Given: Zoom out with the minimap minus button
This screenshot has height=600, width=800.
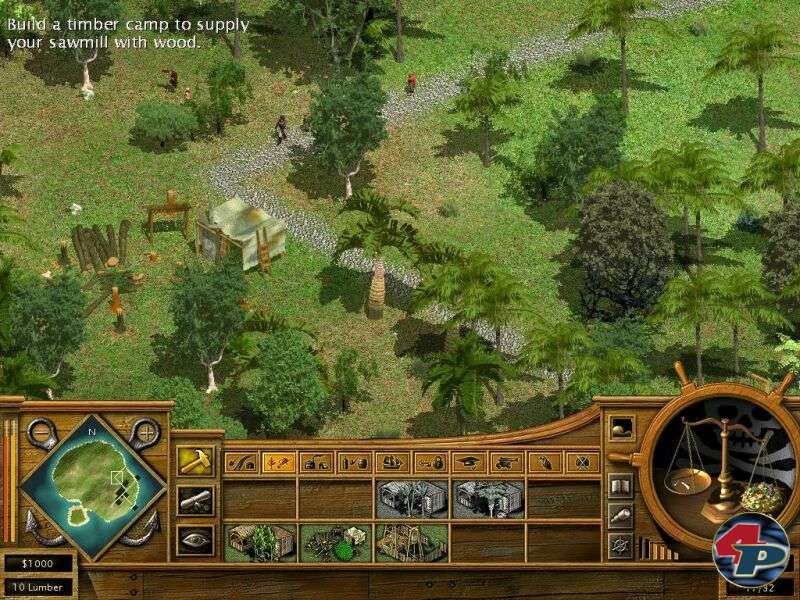Looking at the screenshot, I should click(x=42, y=432).
